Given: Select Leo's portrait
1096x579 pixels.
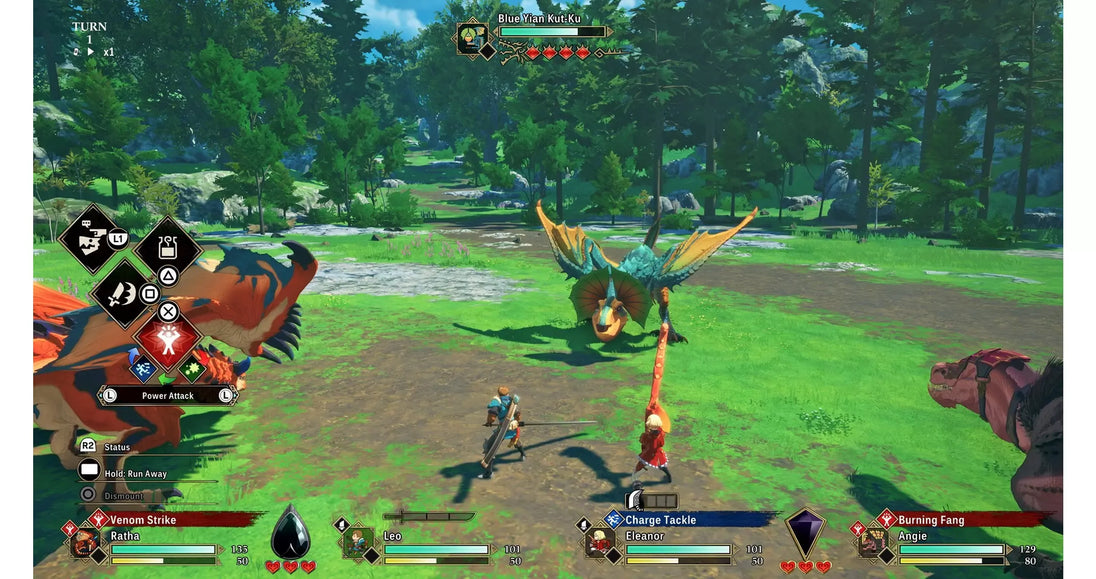Looking at the screenshot, I should (x=357, y=543).
